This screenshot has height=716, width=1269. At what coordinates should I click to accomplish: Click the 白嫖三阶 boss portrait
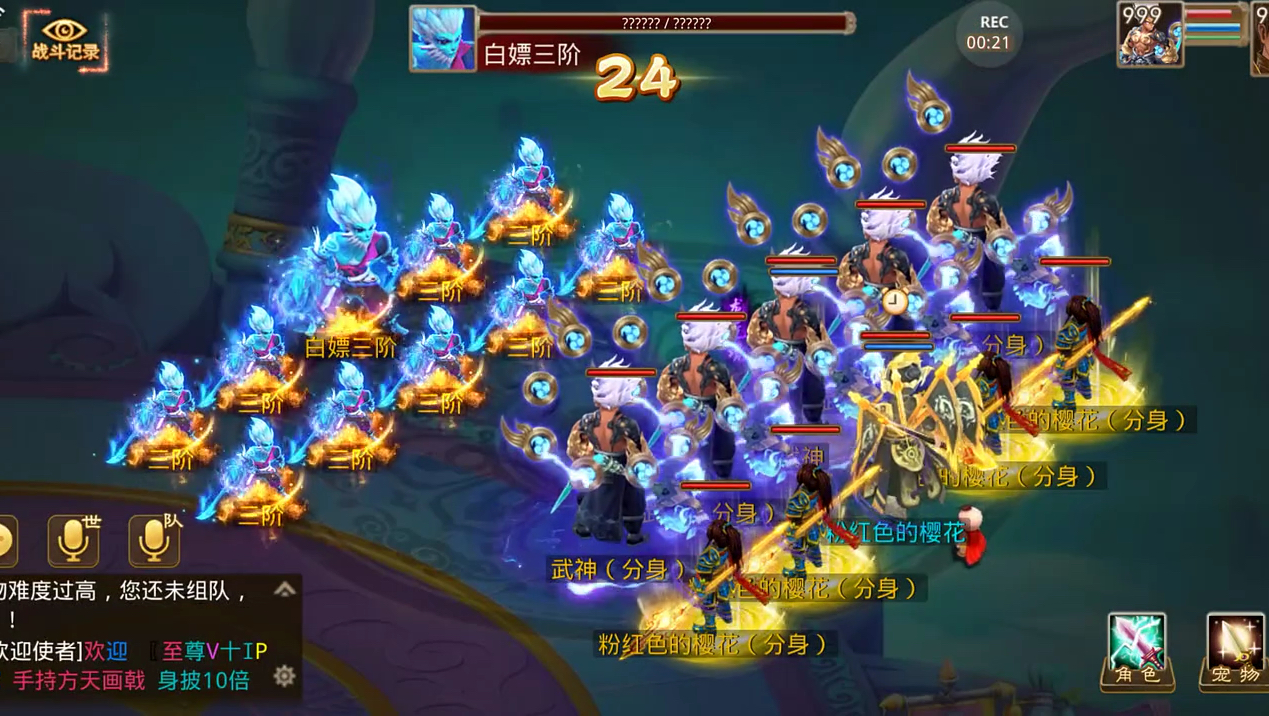tap(442, 39)
